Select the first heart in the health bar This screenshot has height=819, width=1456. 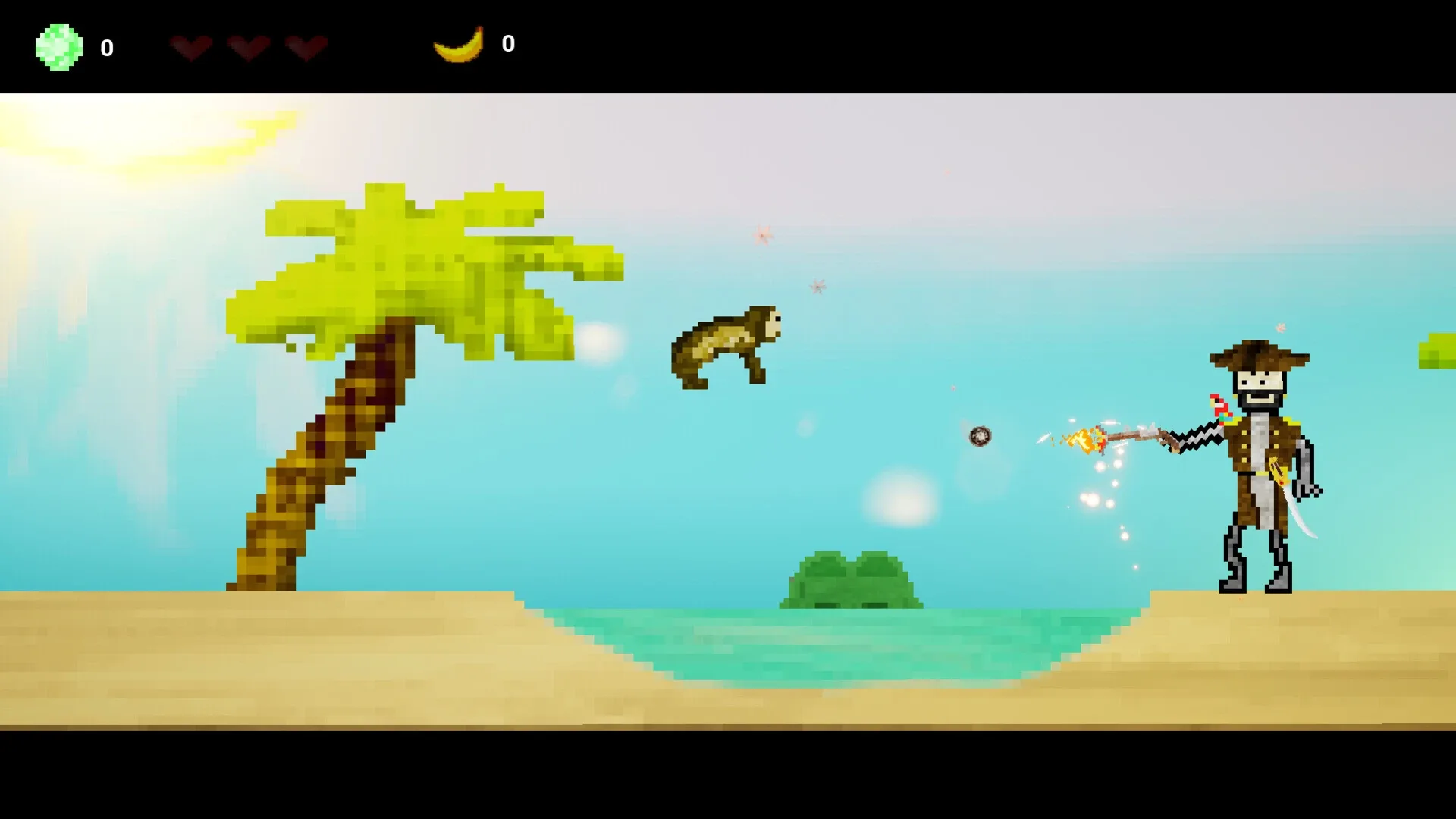click(190, 47)
